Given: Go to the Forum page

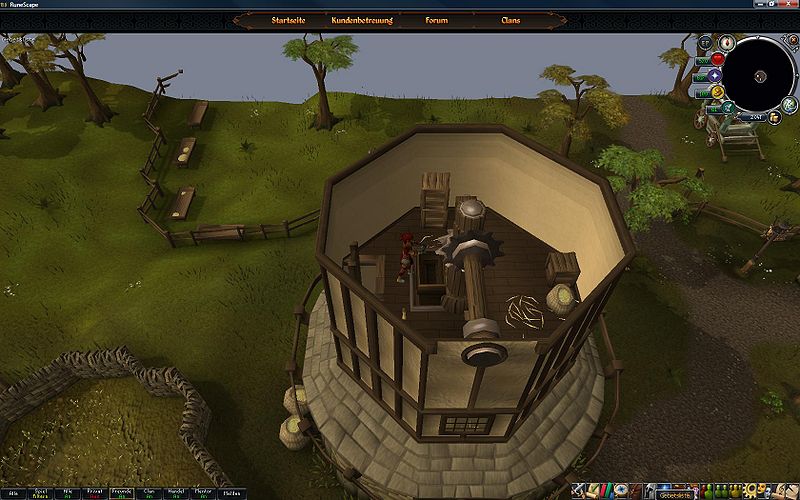Looking at the screenshot, I should point(436,20).
